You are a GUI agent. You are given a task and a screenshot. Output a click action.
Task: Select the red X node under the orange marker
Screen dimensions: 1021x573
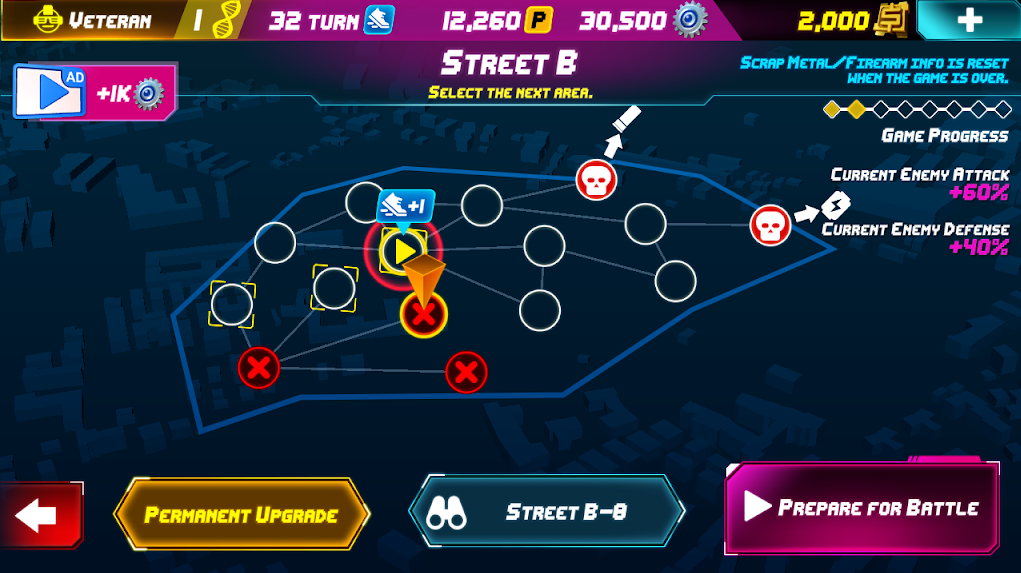(x=424, y=316)
